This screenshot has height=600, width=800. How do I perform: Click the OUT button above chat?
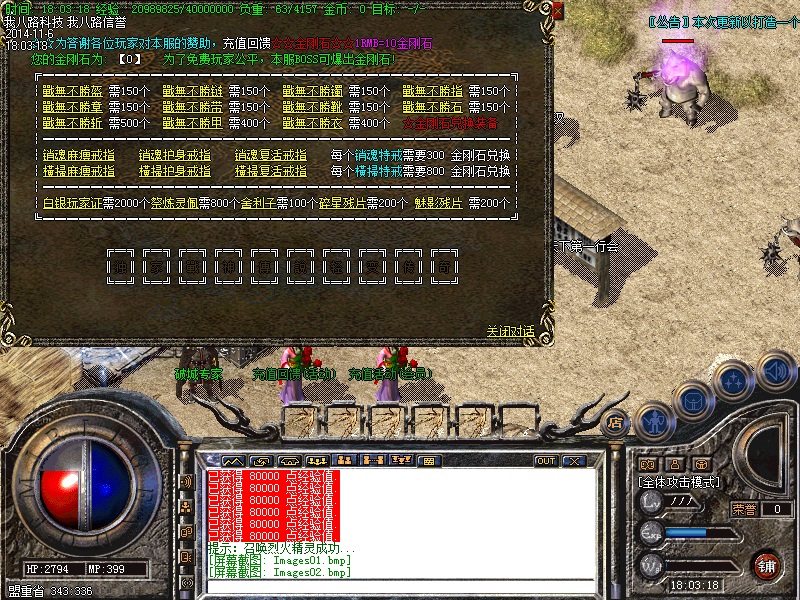546,461
